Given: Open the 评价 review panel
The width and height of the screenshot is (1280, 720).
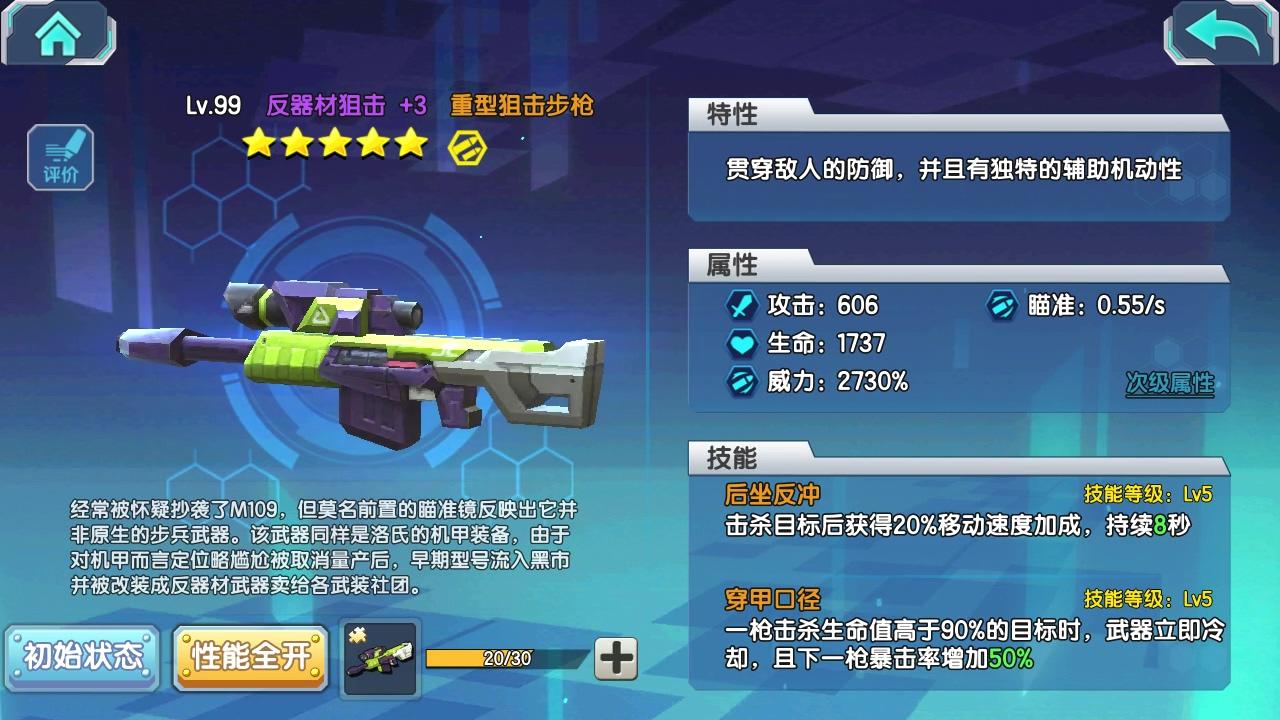Looking at the screenshot, I should (x=61, y=157).
